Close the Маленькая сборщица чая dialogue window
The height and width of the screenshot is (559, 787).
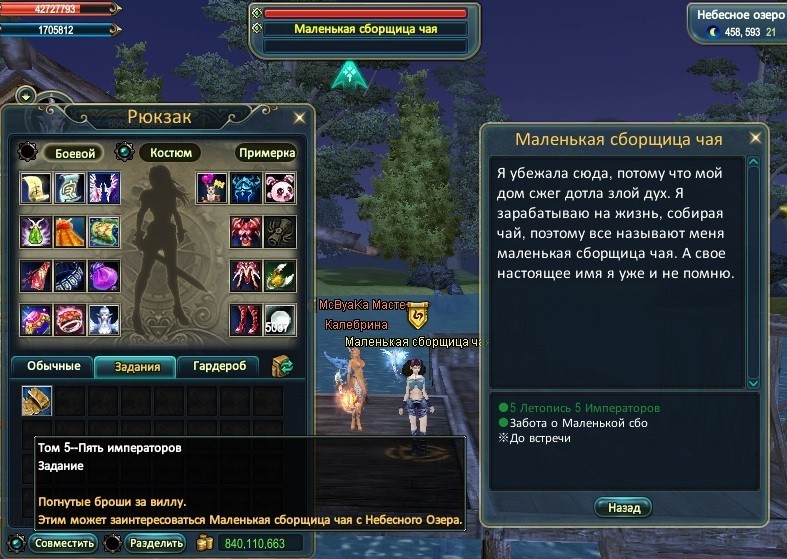(x=756, y=139)
